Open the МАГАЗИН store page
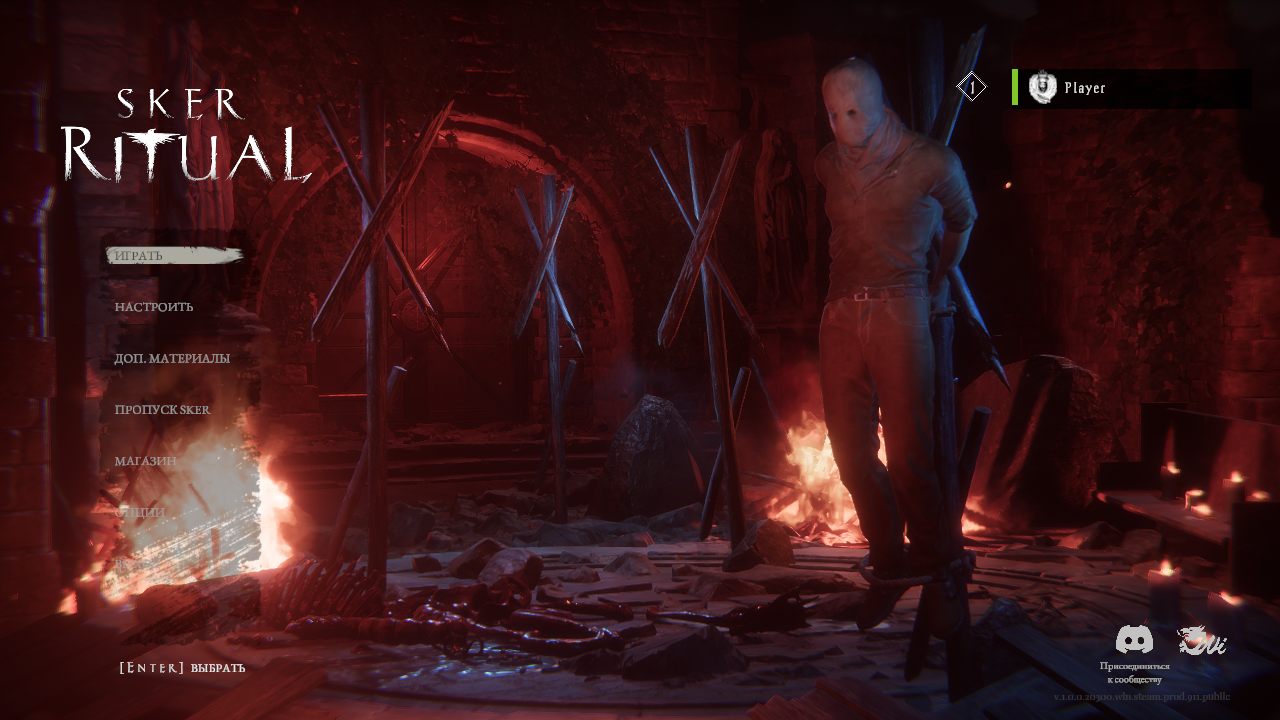This screenshot has width=1280, height=720. (x=144, y=460)
